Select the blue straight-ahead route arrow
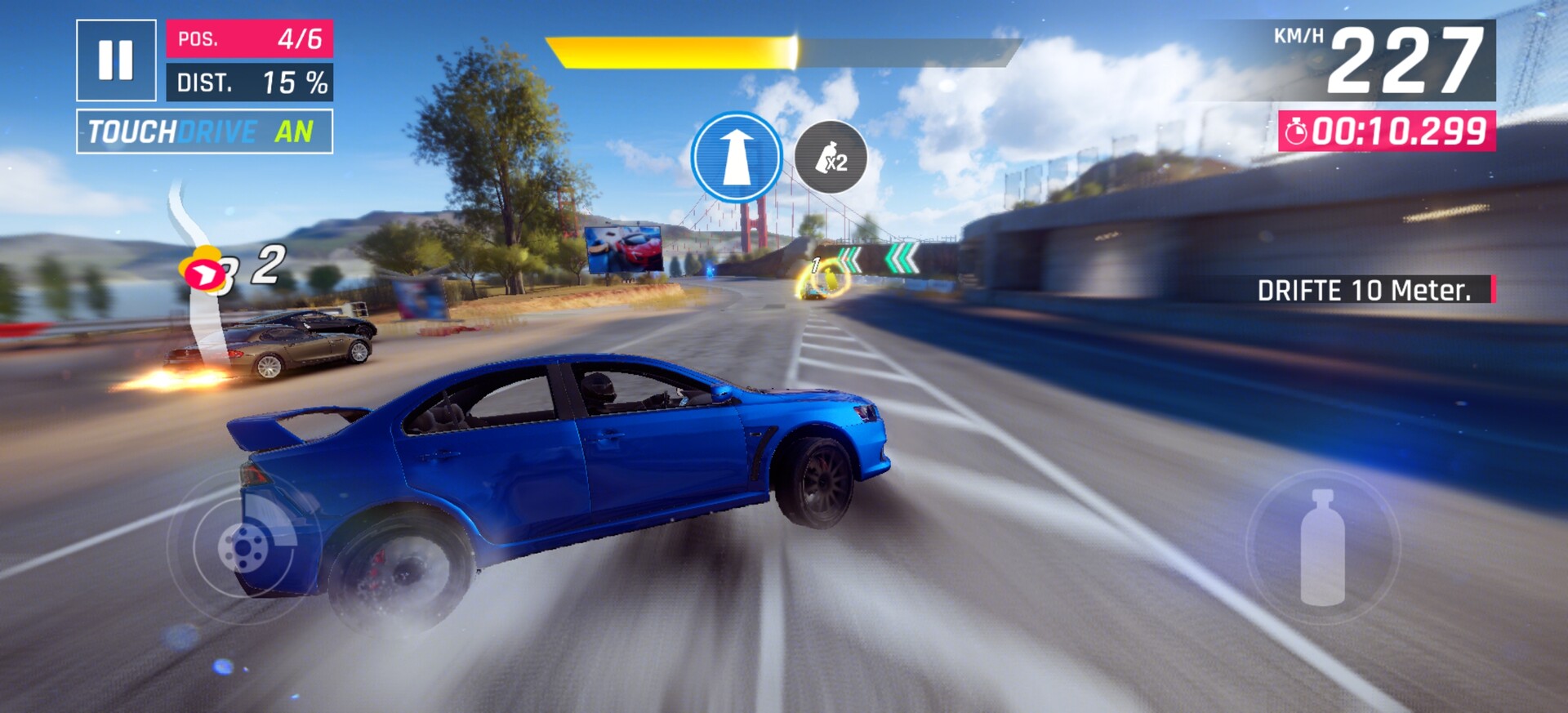The width and height of the screenshot is (1568, 713). coord(737,157)
